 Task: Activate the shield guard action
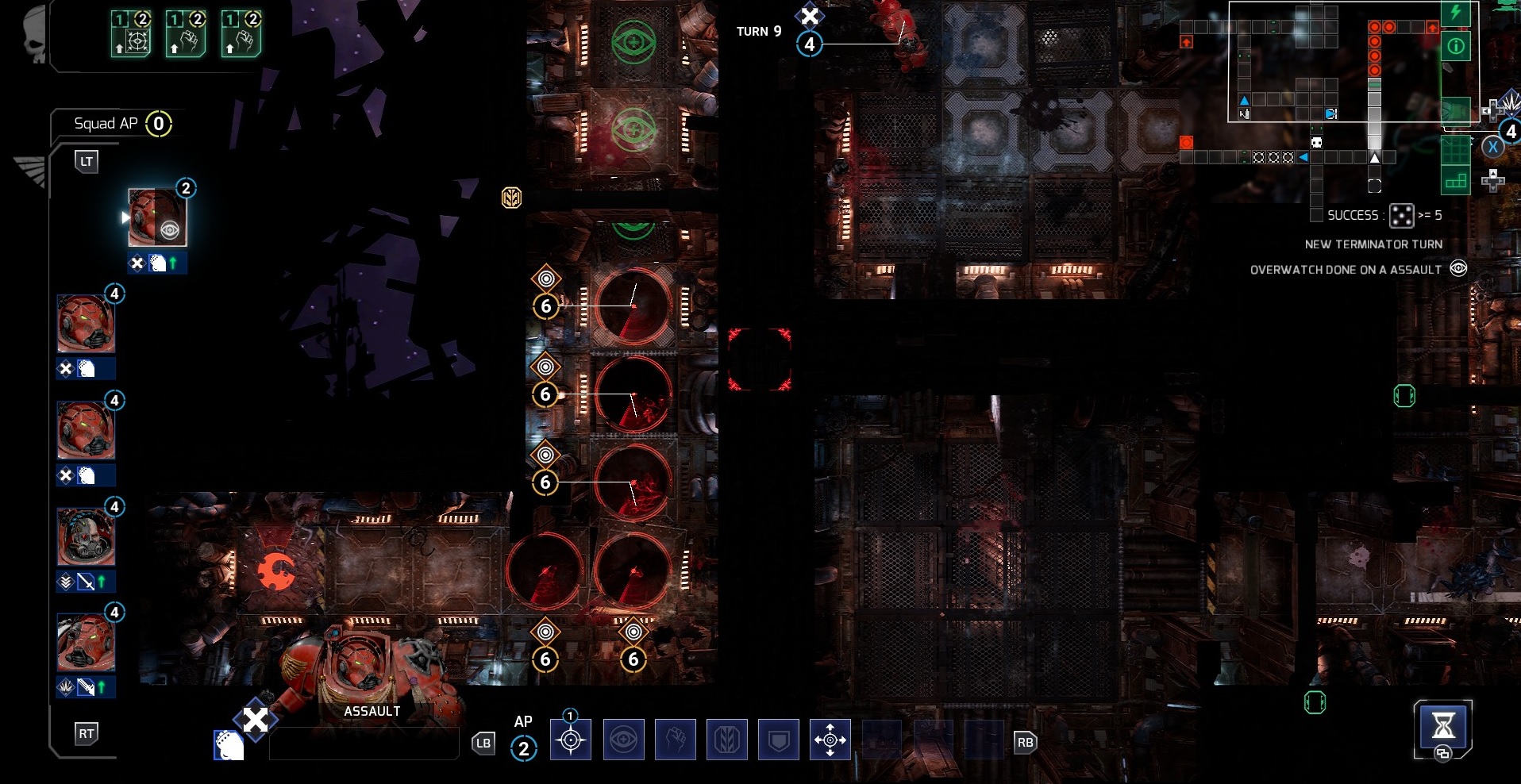(779, 740)
